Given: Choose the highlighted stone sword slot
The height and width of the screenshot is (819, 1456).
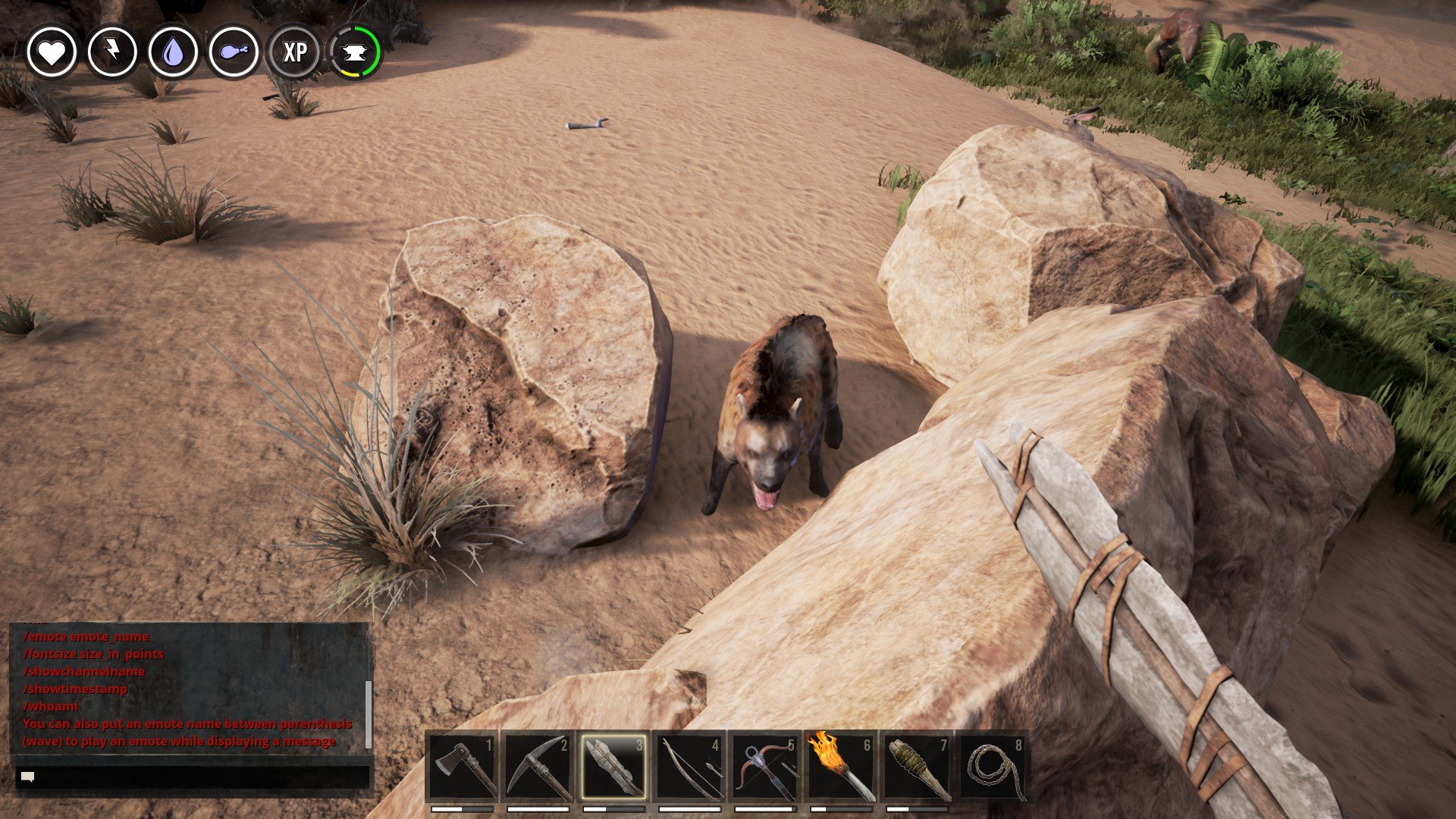Looking at the screenshot, I should click(x=614, y=767).
